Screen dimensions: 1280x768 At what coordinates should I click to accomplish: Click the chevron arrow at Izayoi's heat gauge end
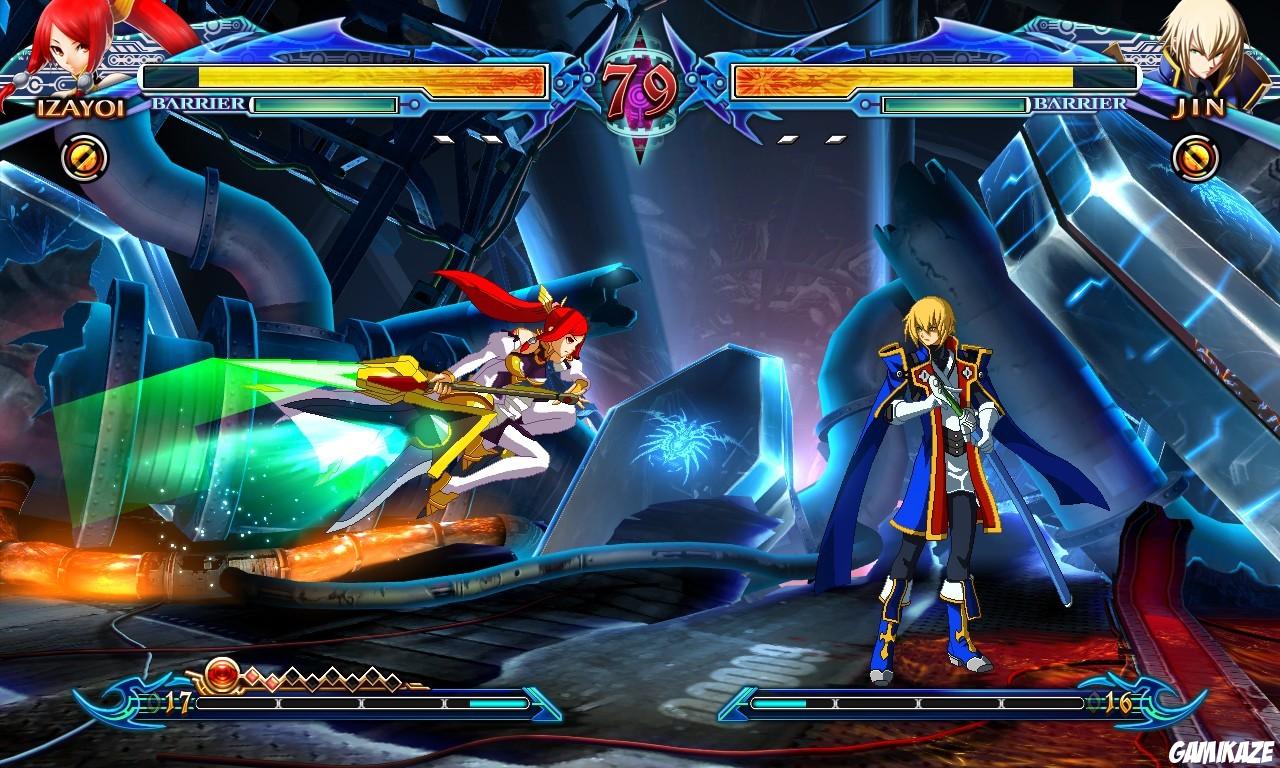541,703
